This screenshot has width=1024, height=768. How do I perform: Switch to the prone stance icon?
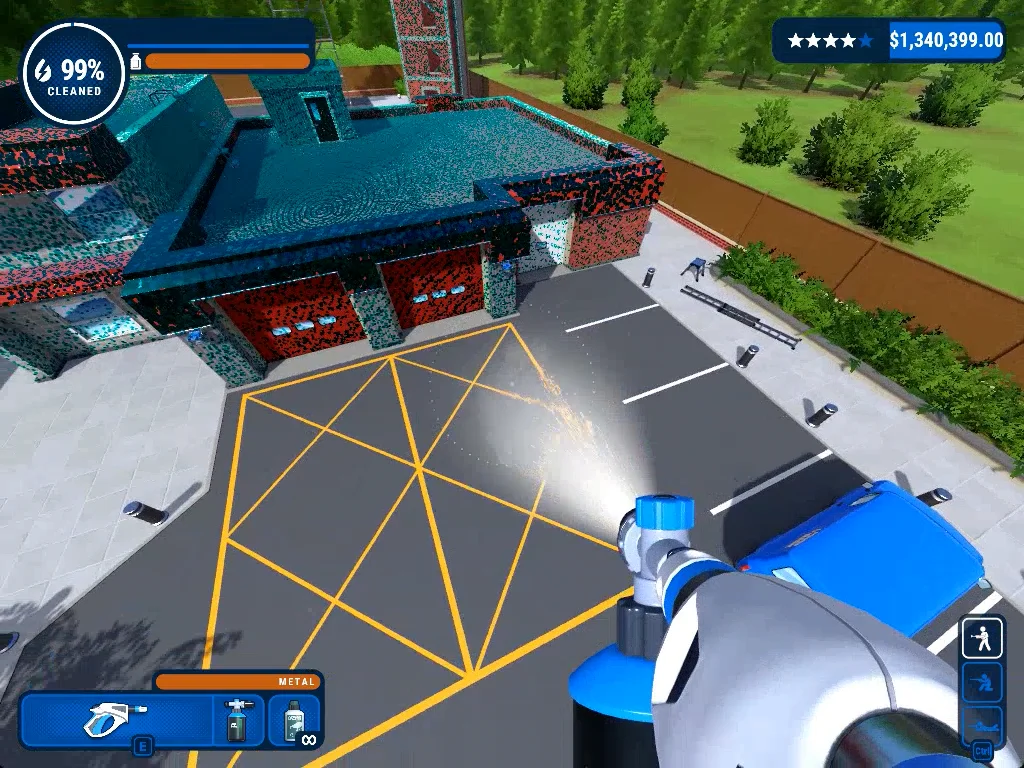point(982,721)
